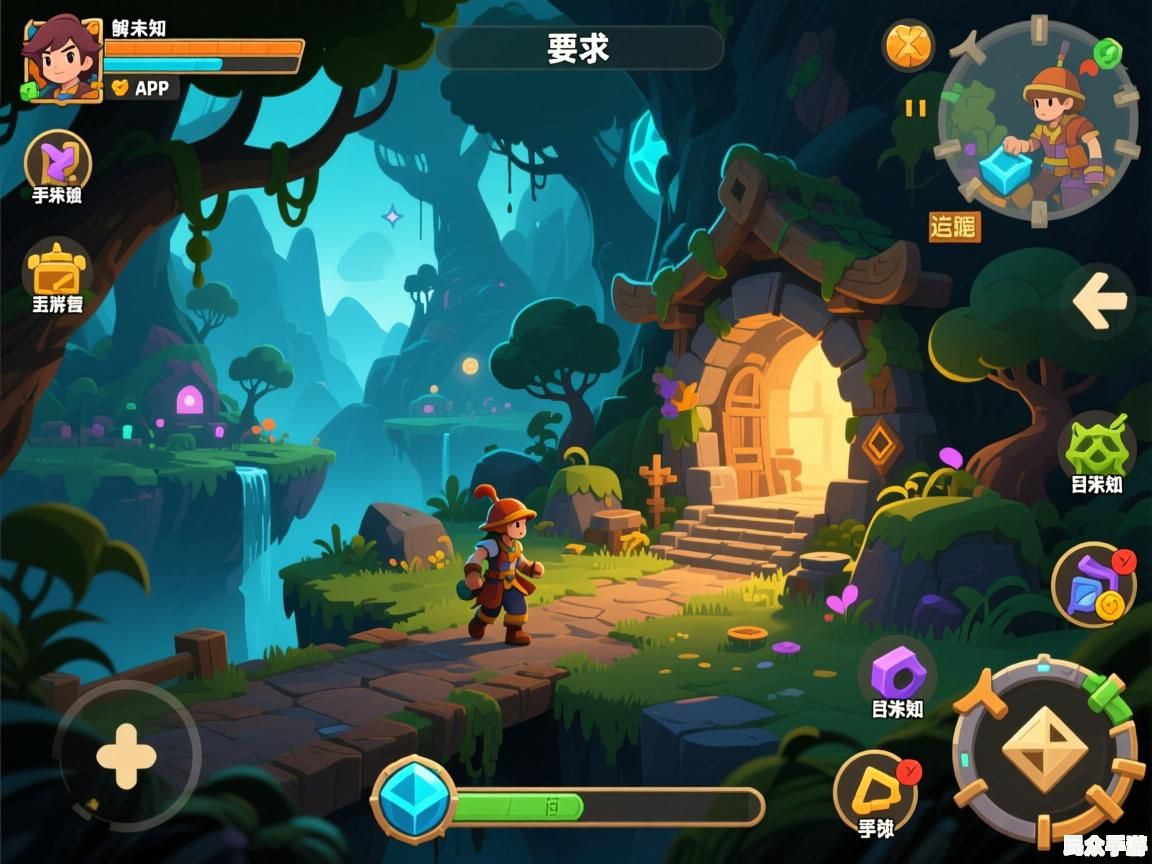Pause the game with the pause icon
Viewport: 1152px width, 864px height.
click(x=916, y=108)
